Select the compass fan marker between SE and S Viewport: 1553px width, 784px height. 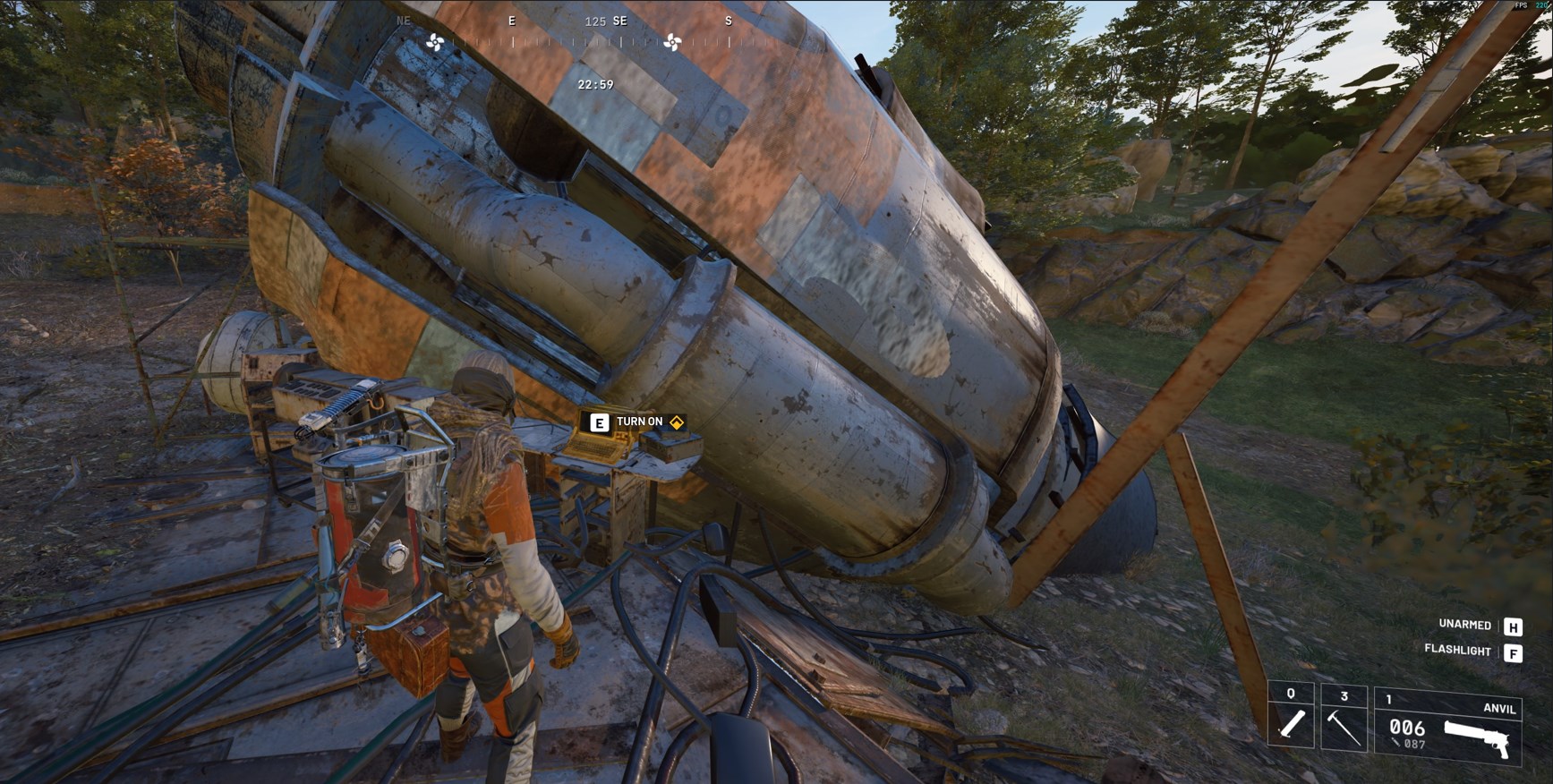click(x=673, y=42)
